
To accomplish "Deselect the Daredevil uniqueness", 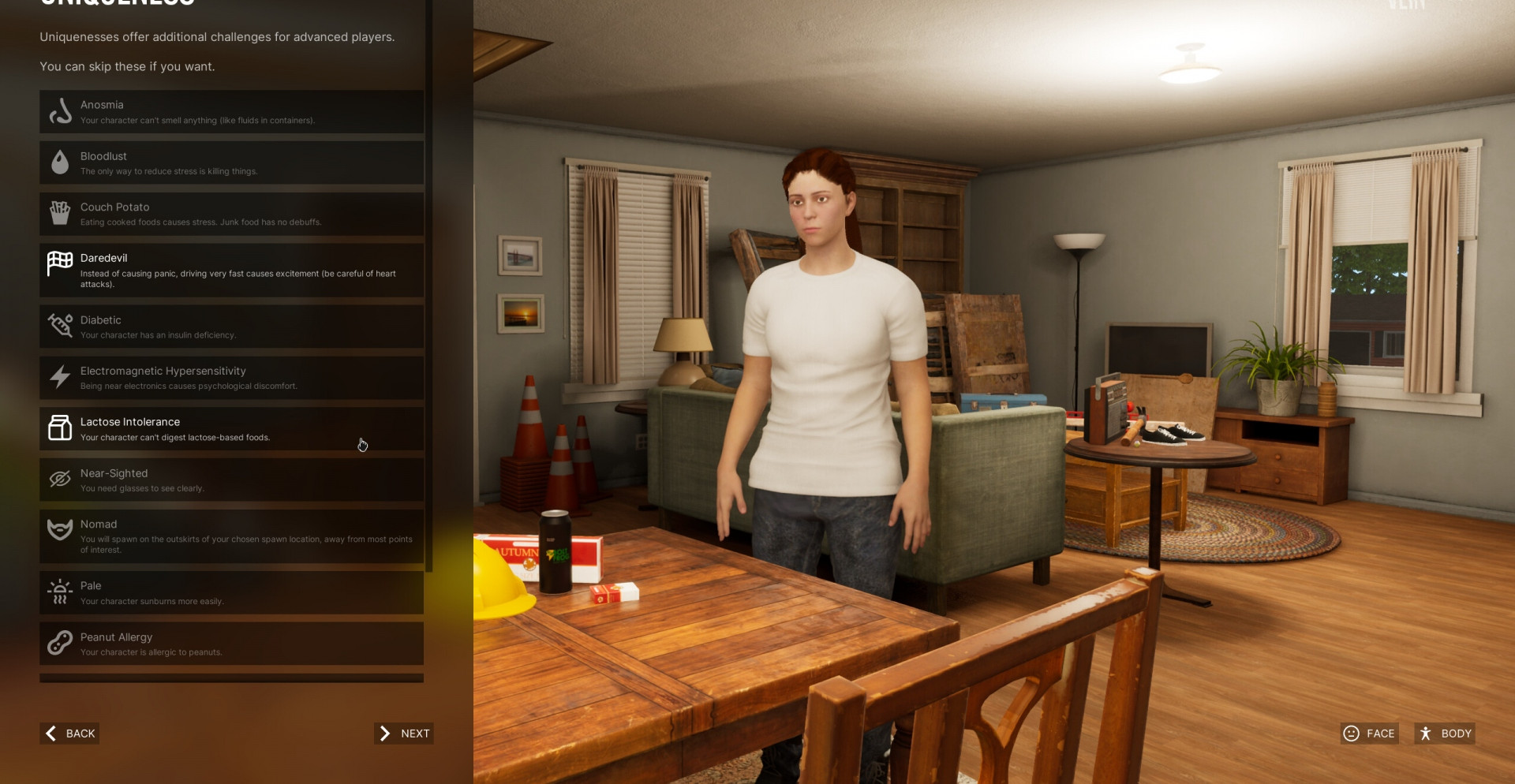I will pyautogui.click(x=231, y=270).
